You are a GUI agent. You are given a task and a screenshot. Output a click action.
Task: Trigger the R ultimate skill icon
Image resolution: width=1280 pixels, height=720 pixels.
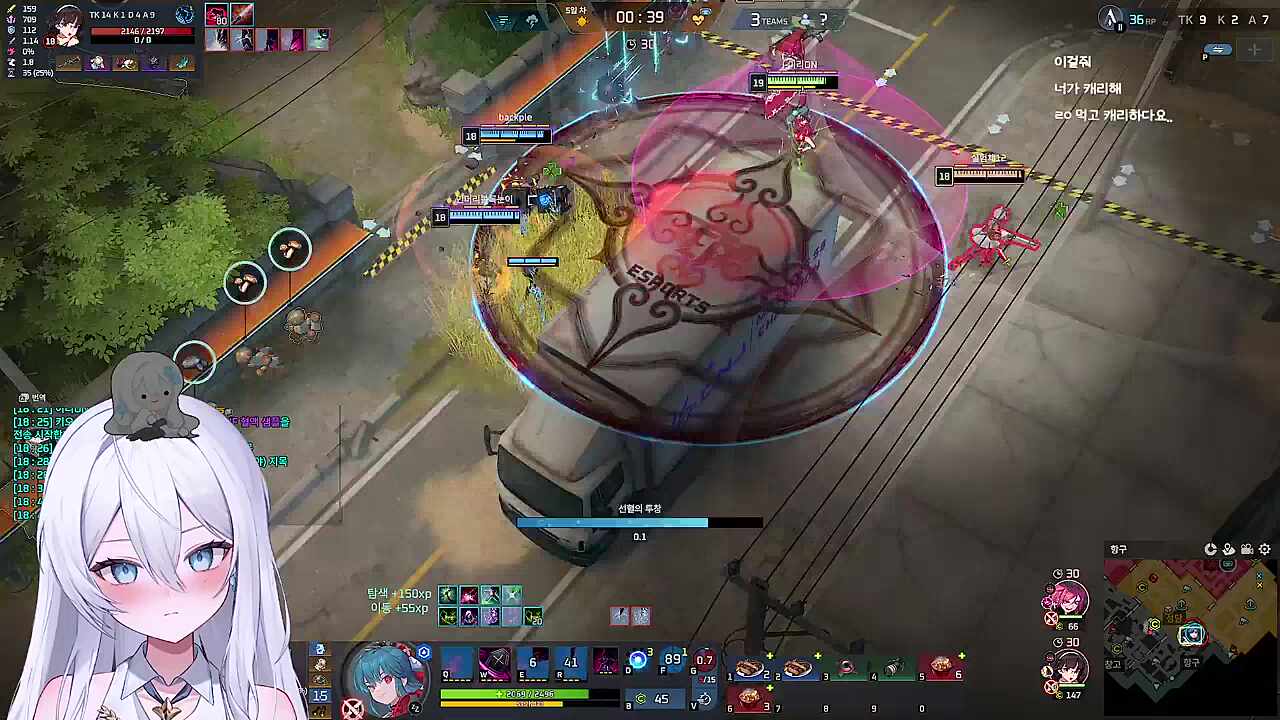[x=570, y=664]
